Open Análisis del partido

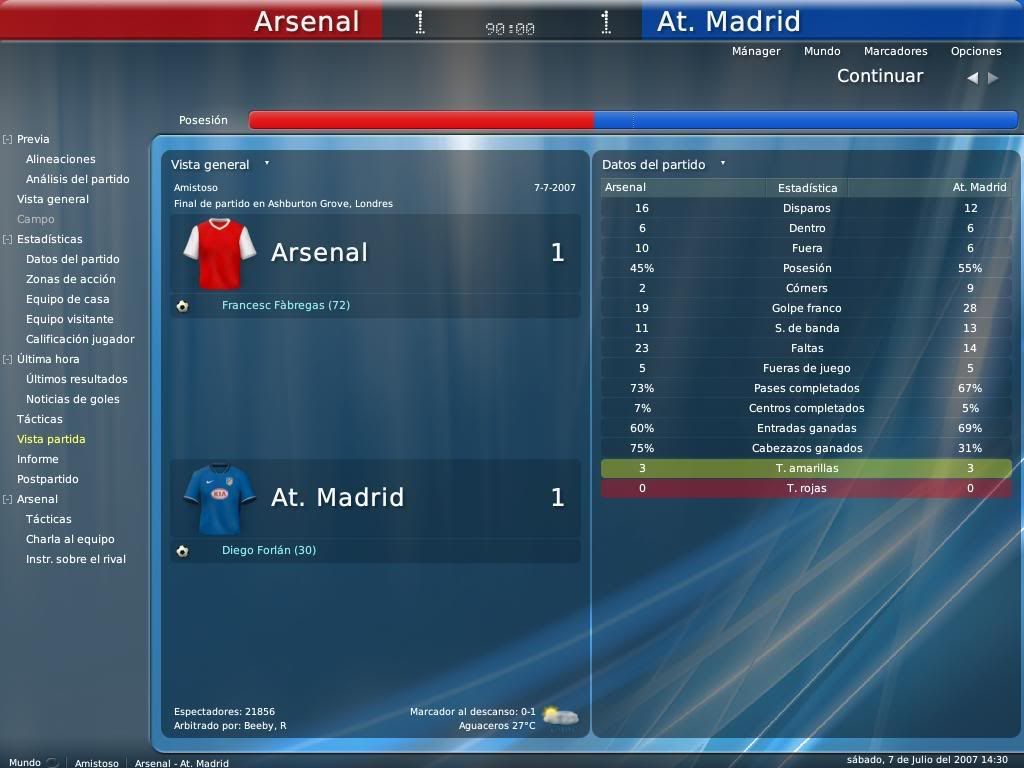(78, 179)
